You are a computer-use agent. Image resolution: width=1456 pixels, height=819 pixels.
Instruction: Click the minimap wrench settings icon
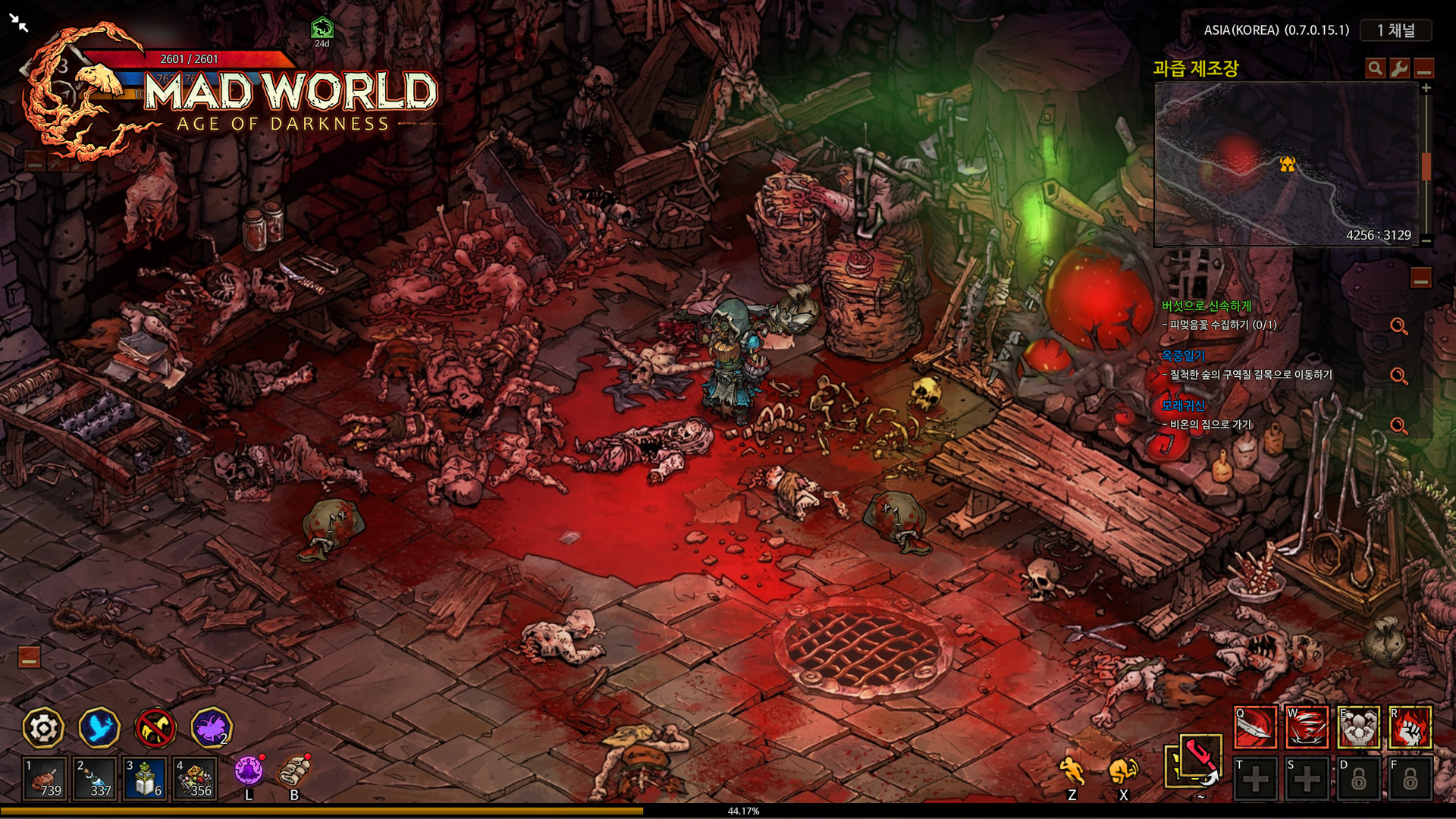click(x=1398, y=69)
